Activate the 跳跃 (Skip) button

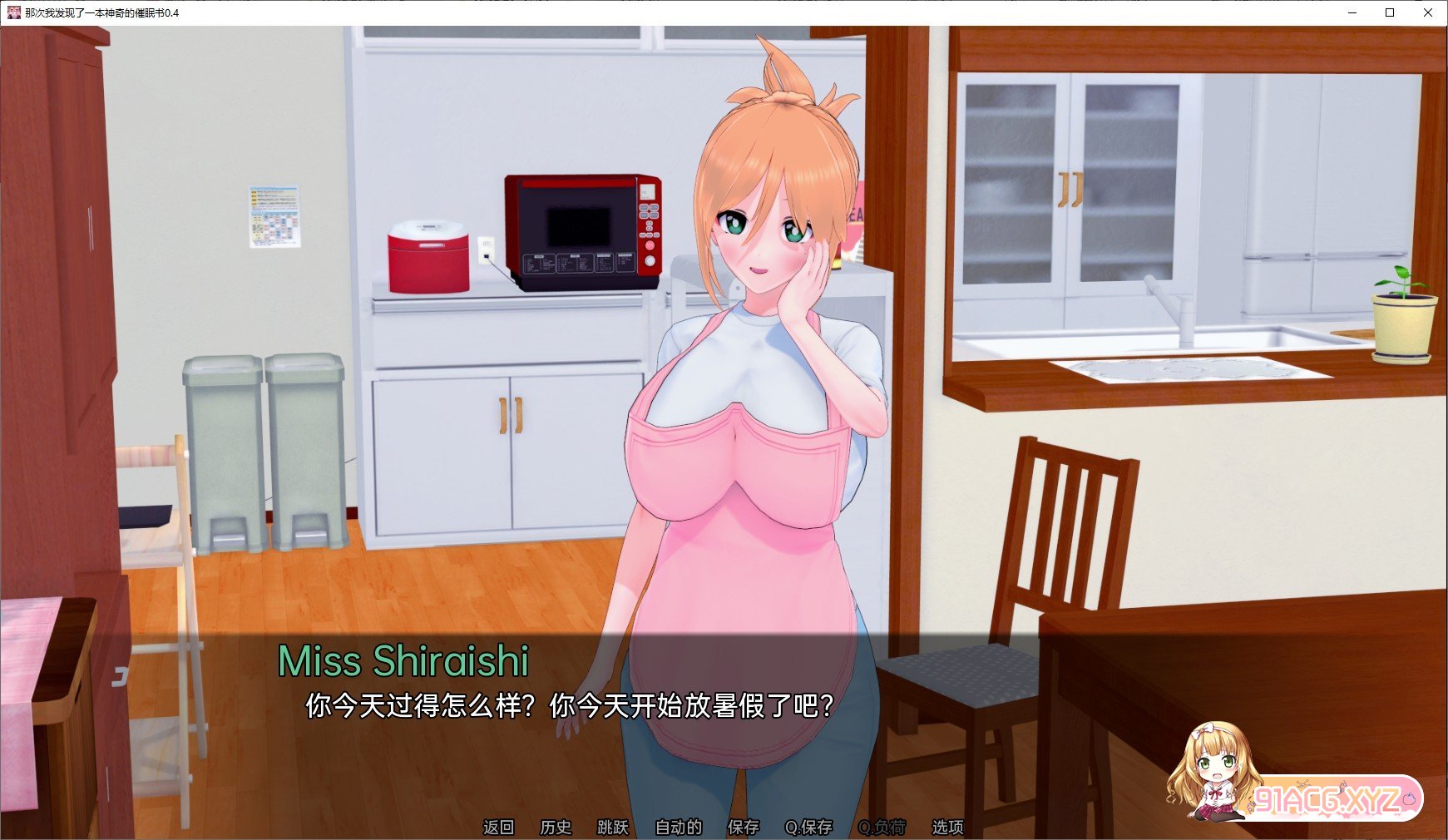pos(613,827)
